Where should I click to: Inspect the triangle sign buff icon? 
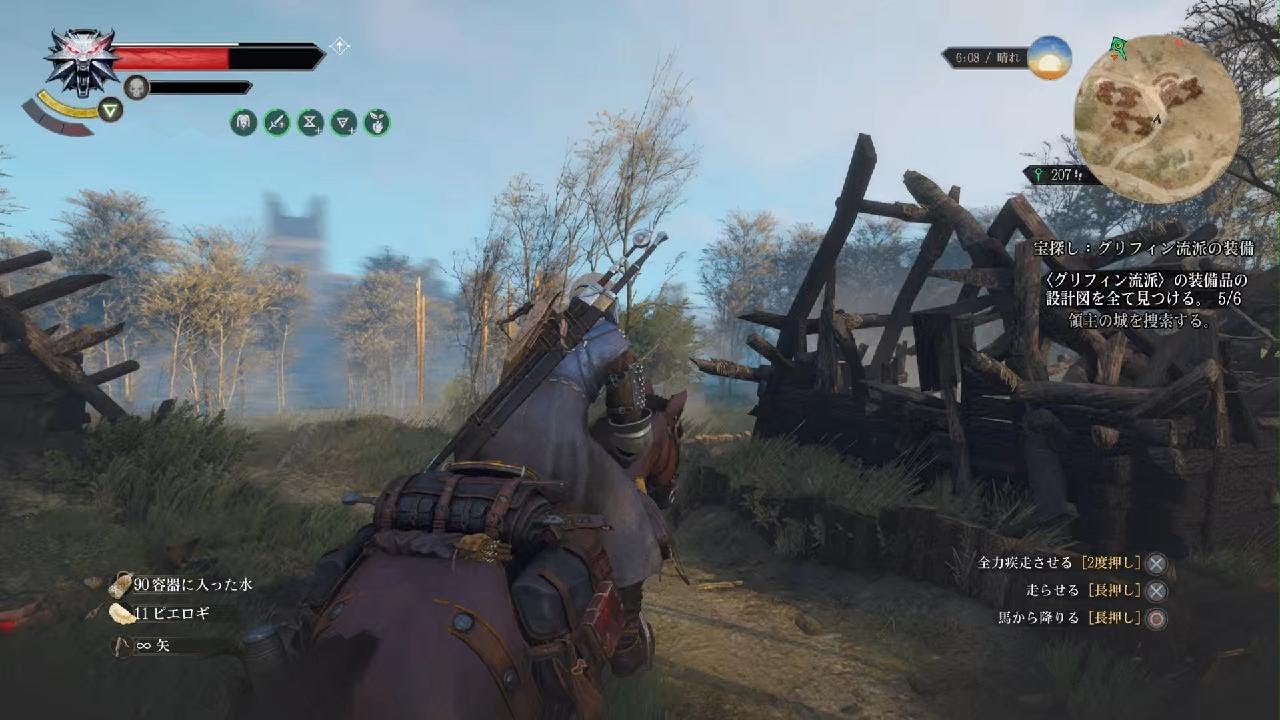click(344, 123)
